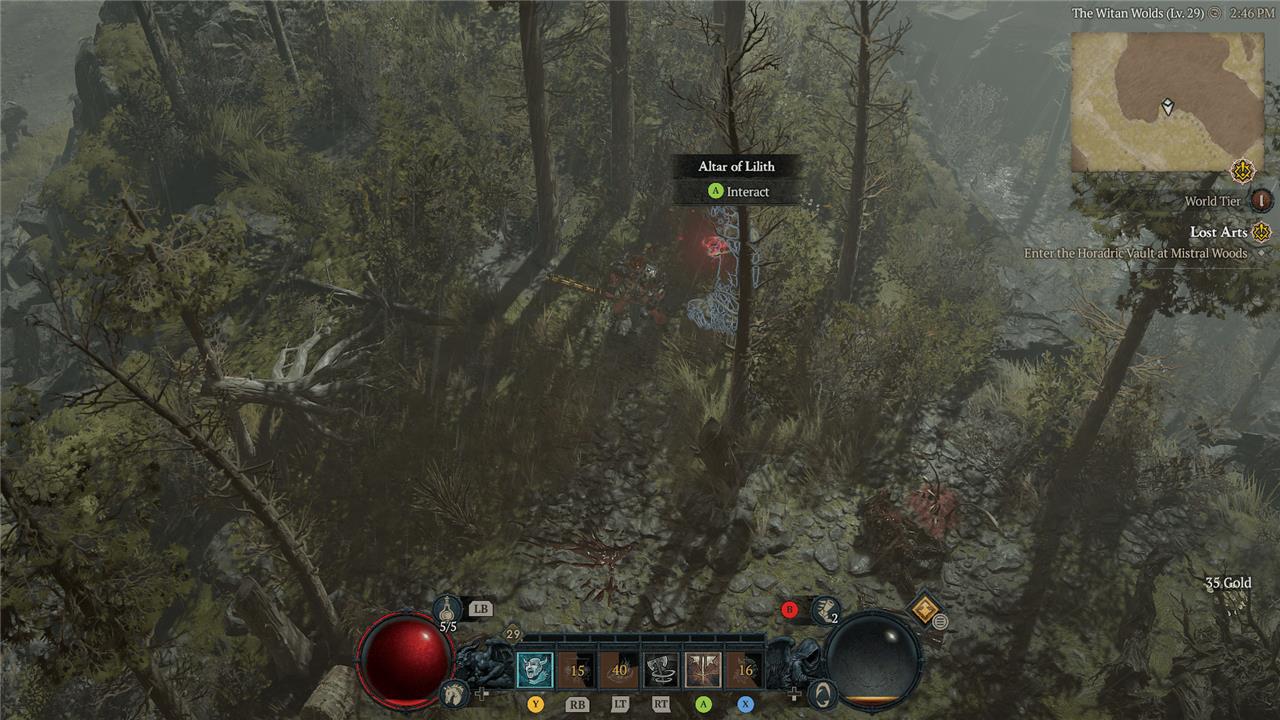This screenshot has width=1280, height=720.
Task: Click the golden quest marker on minimap
Action: pos(1243,171)
